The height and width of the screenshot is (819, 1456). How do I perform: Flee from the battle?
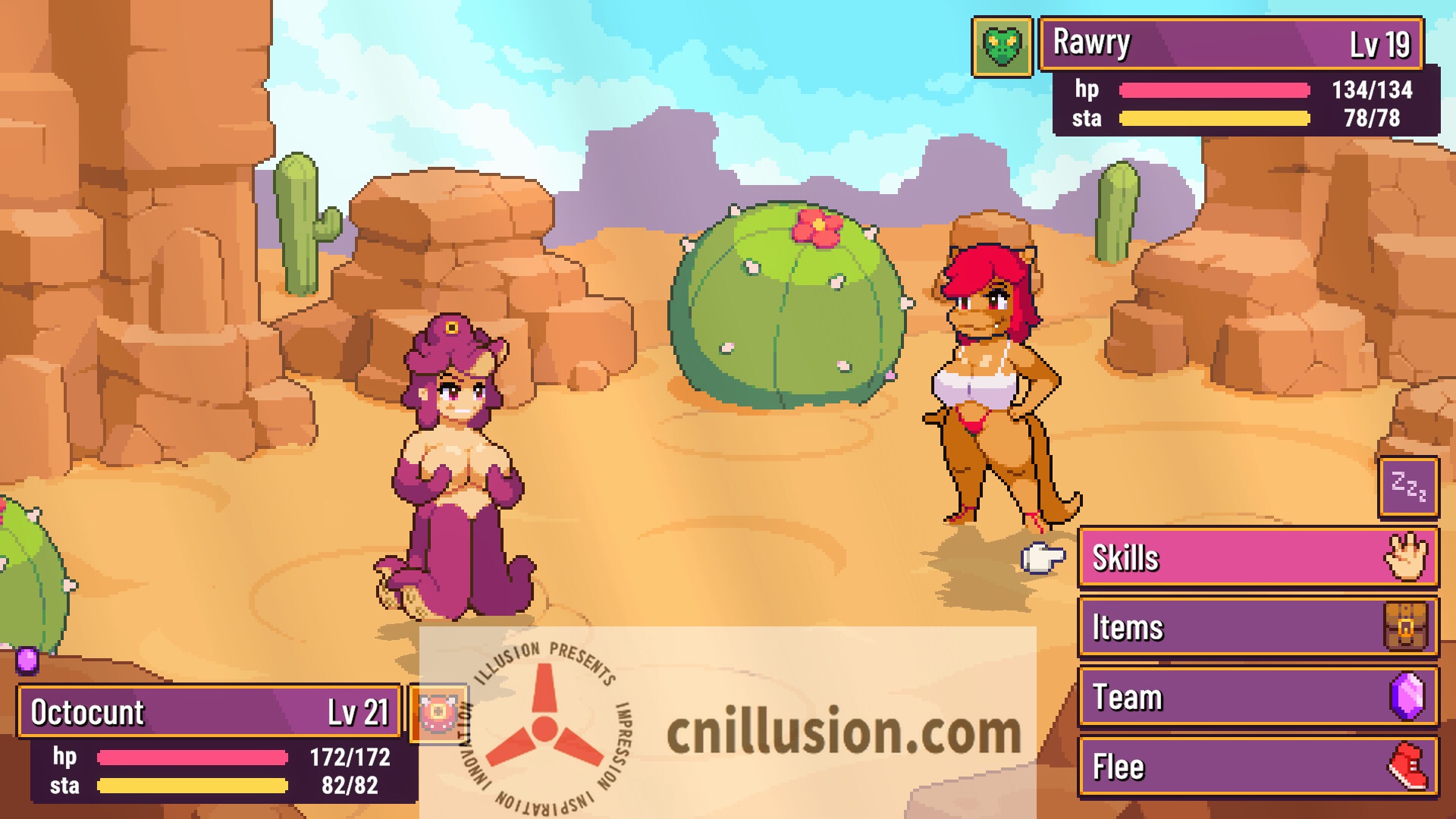[x=1257, y=767]
